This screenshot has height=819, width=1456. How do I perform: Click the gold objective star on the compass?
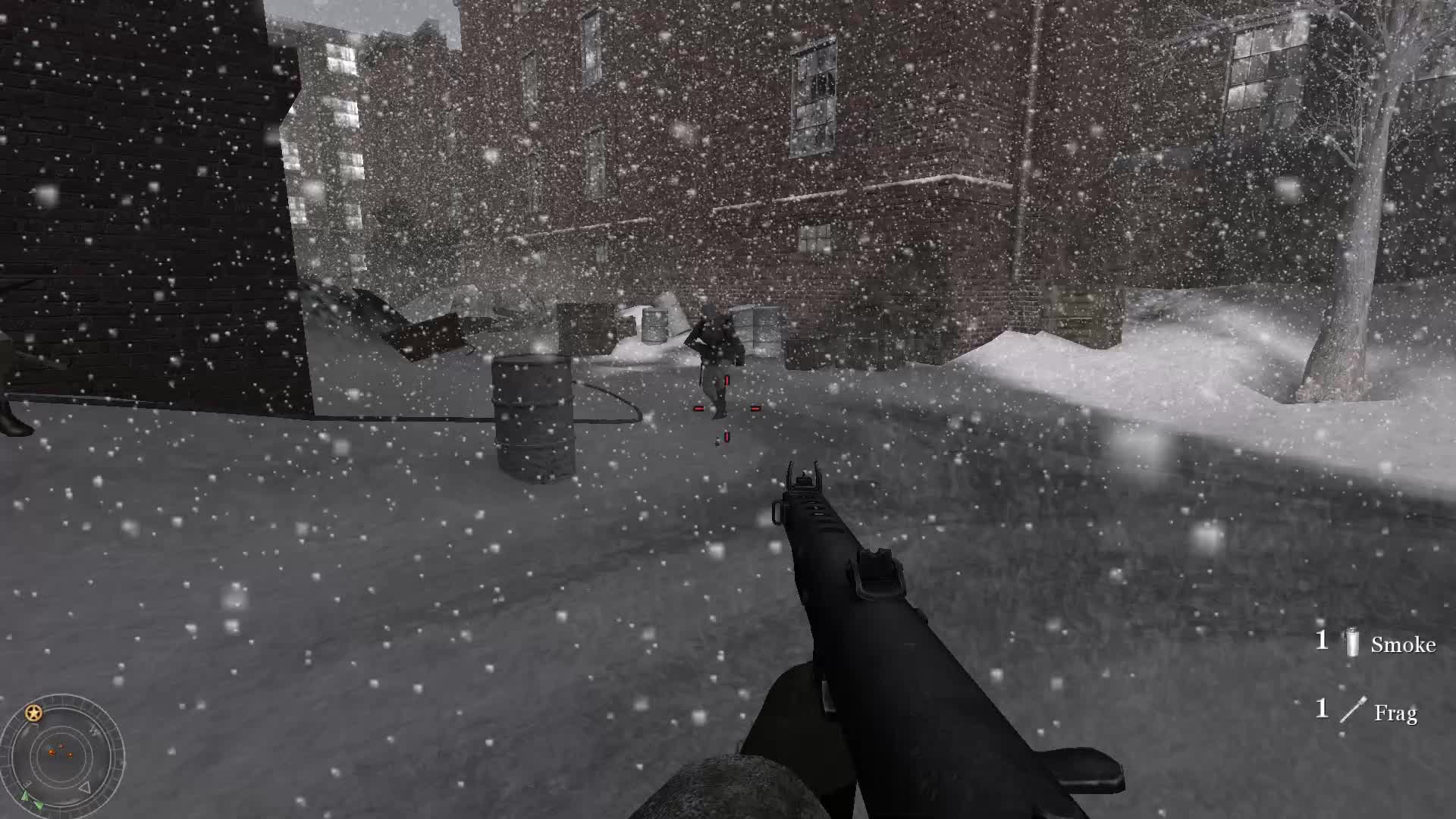coord(33,713)
